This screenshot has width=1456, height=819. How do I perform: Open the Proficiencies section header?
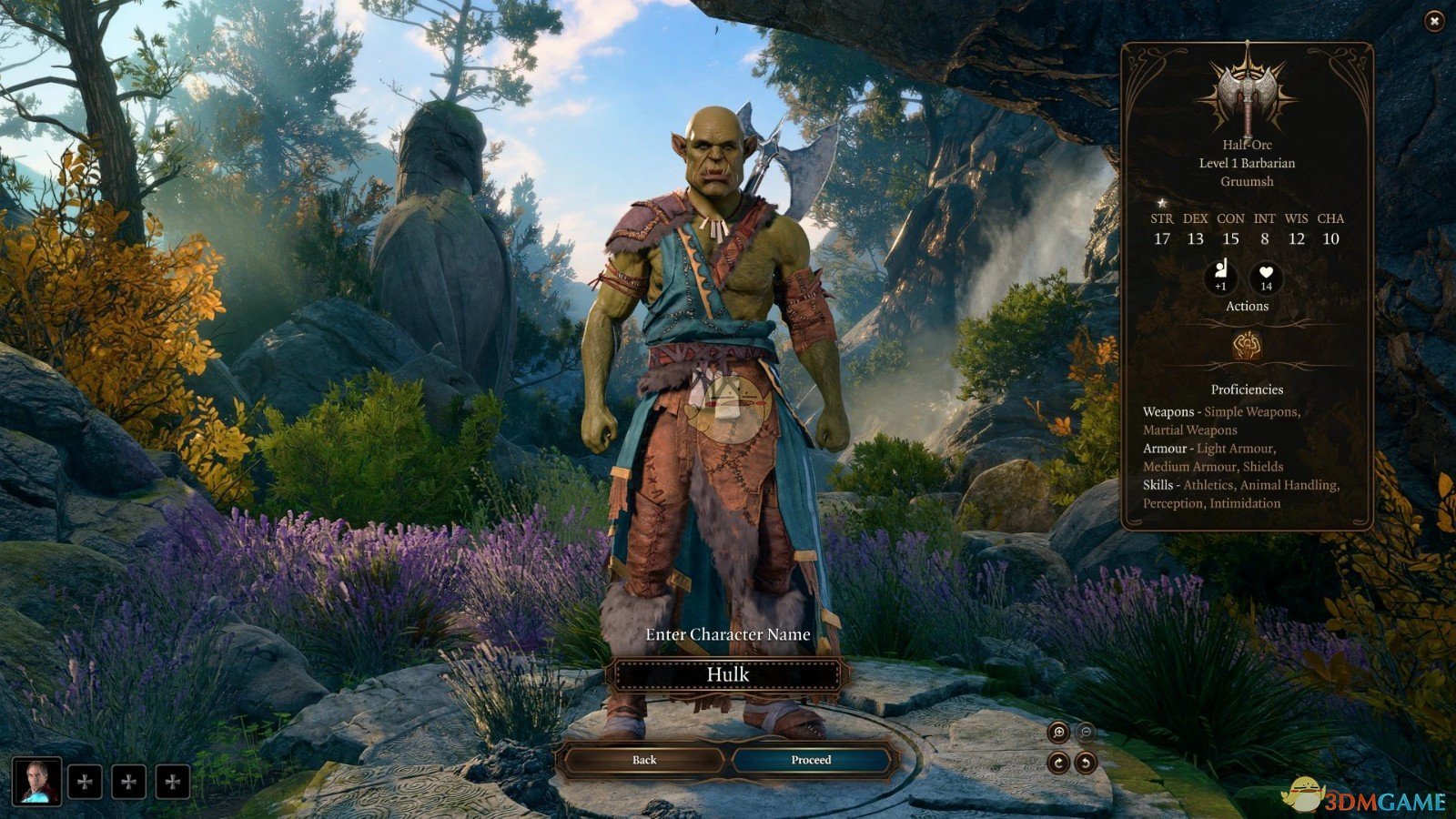[x=1248, y=389]
